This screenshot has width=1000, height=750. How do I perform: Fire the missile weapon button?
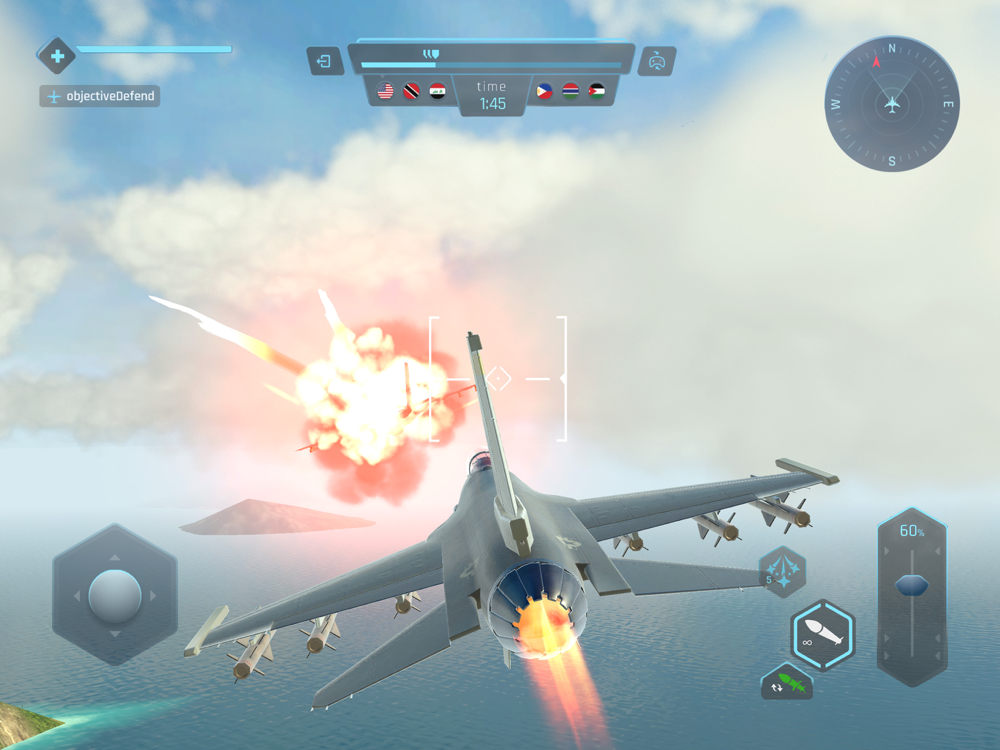click(823, 635)
